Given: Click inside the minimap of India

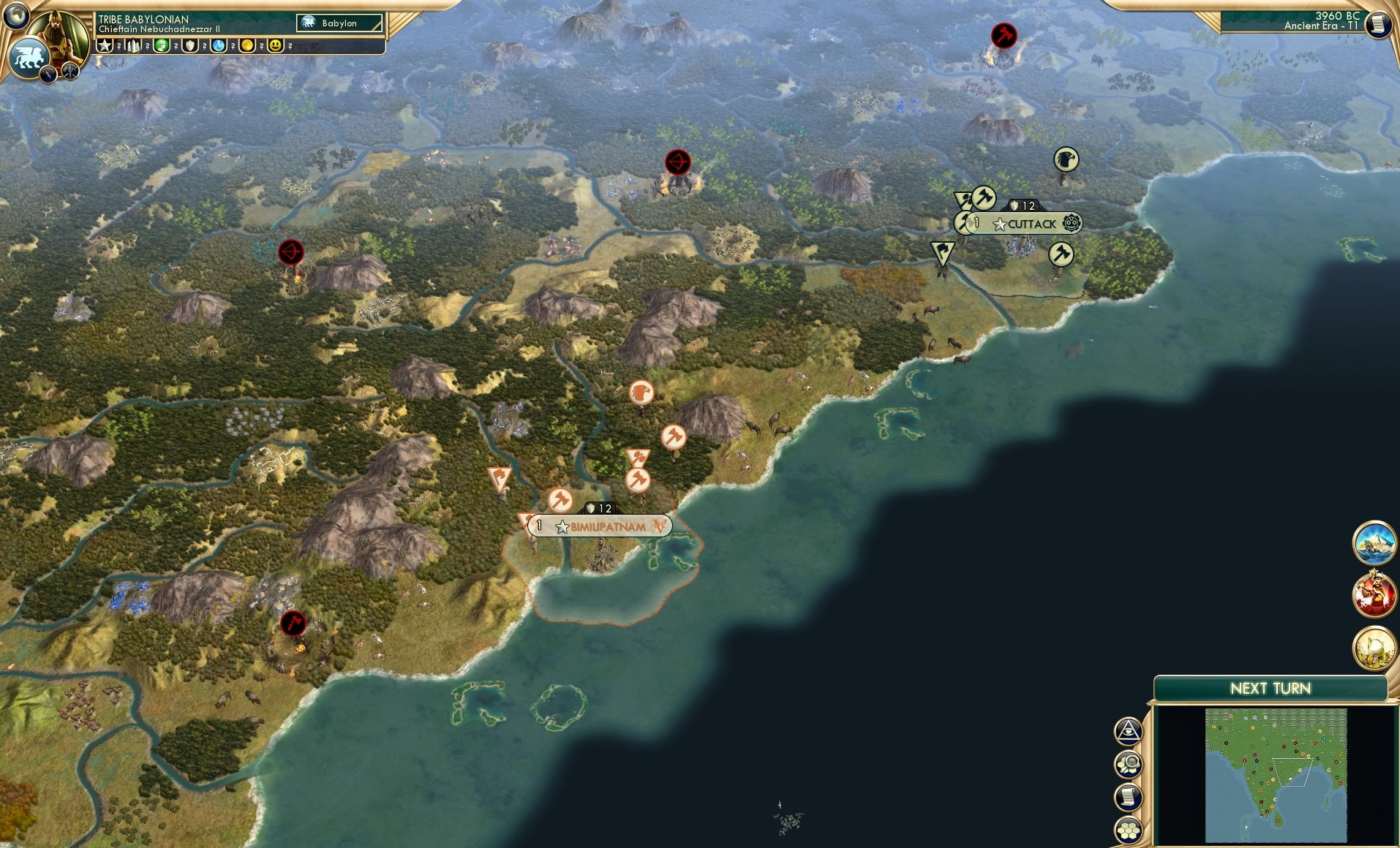Looking at the screenshot, I should click(1276, 773).
